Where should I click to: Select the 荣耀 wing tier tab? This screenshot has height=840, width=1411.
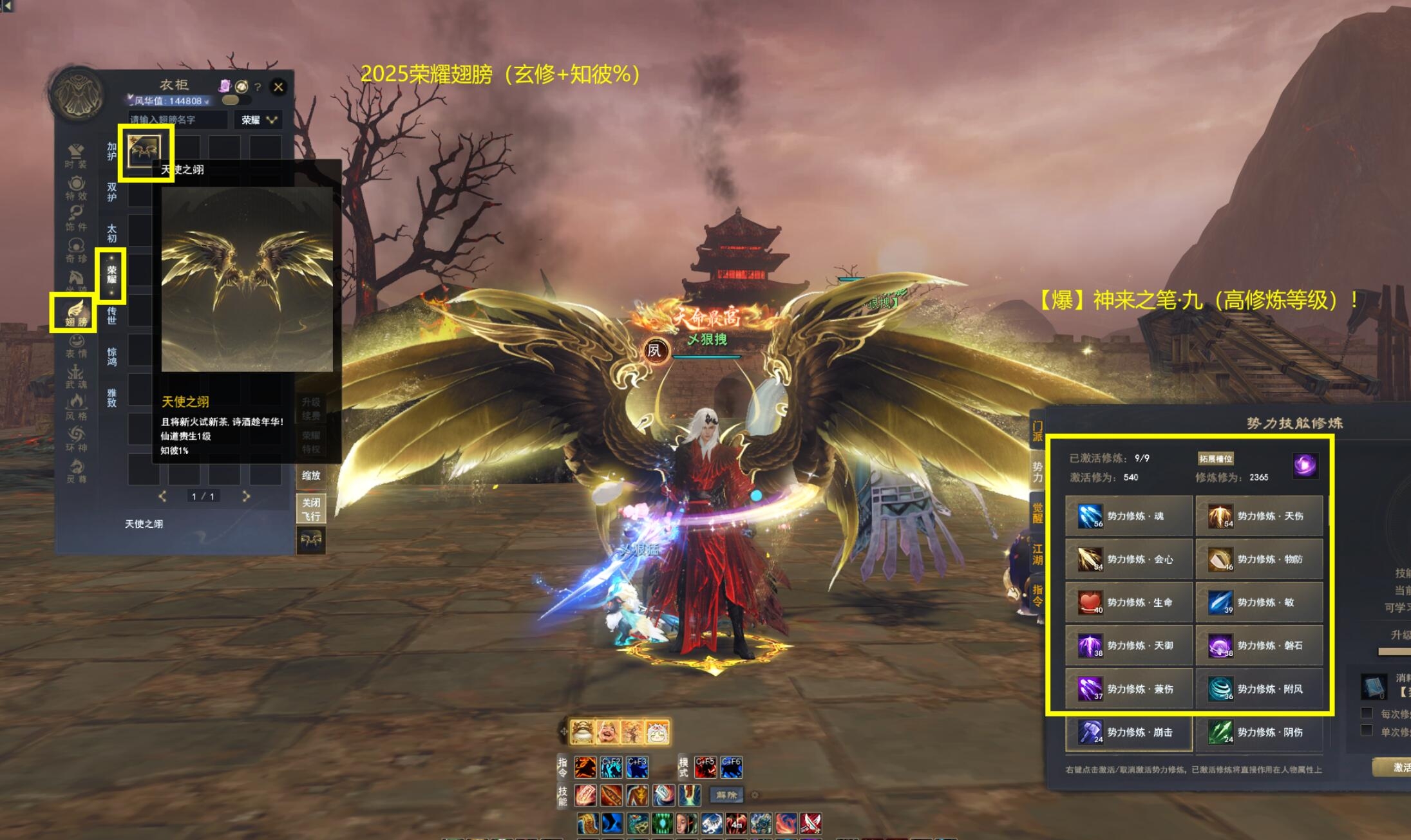click(111, 275)
